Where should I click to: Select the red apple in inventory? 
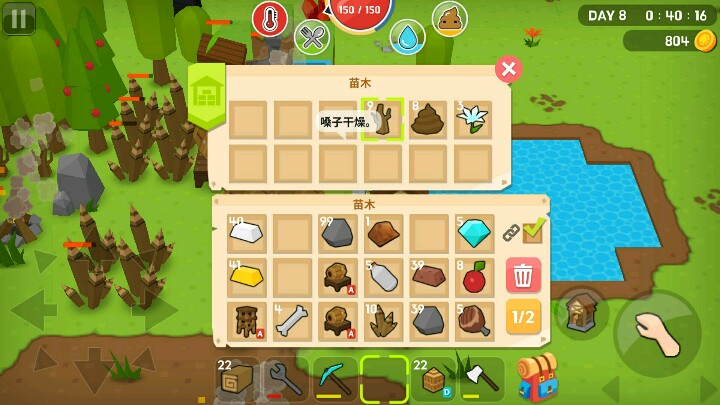click(x=474, y=277)
